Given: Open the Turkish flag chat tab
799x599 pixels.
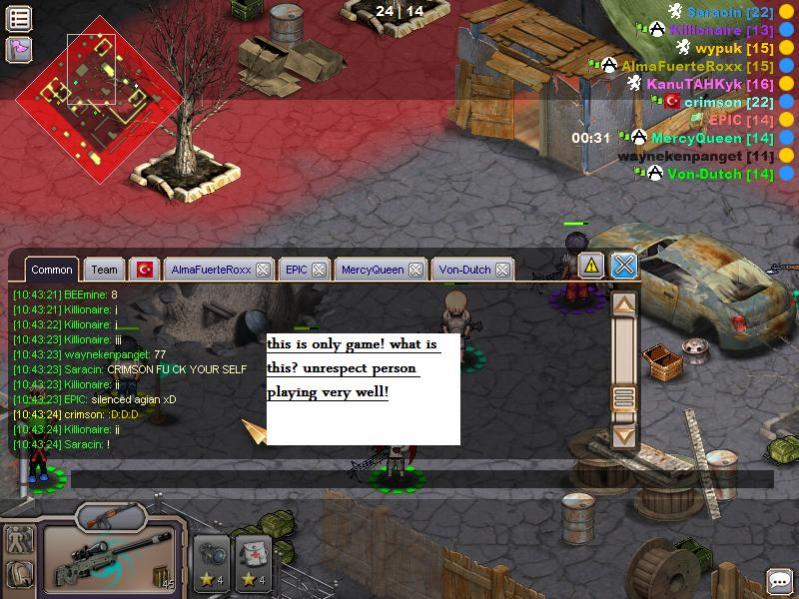Looking at the screenshot, I should (146, 269).
